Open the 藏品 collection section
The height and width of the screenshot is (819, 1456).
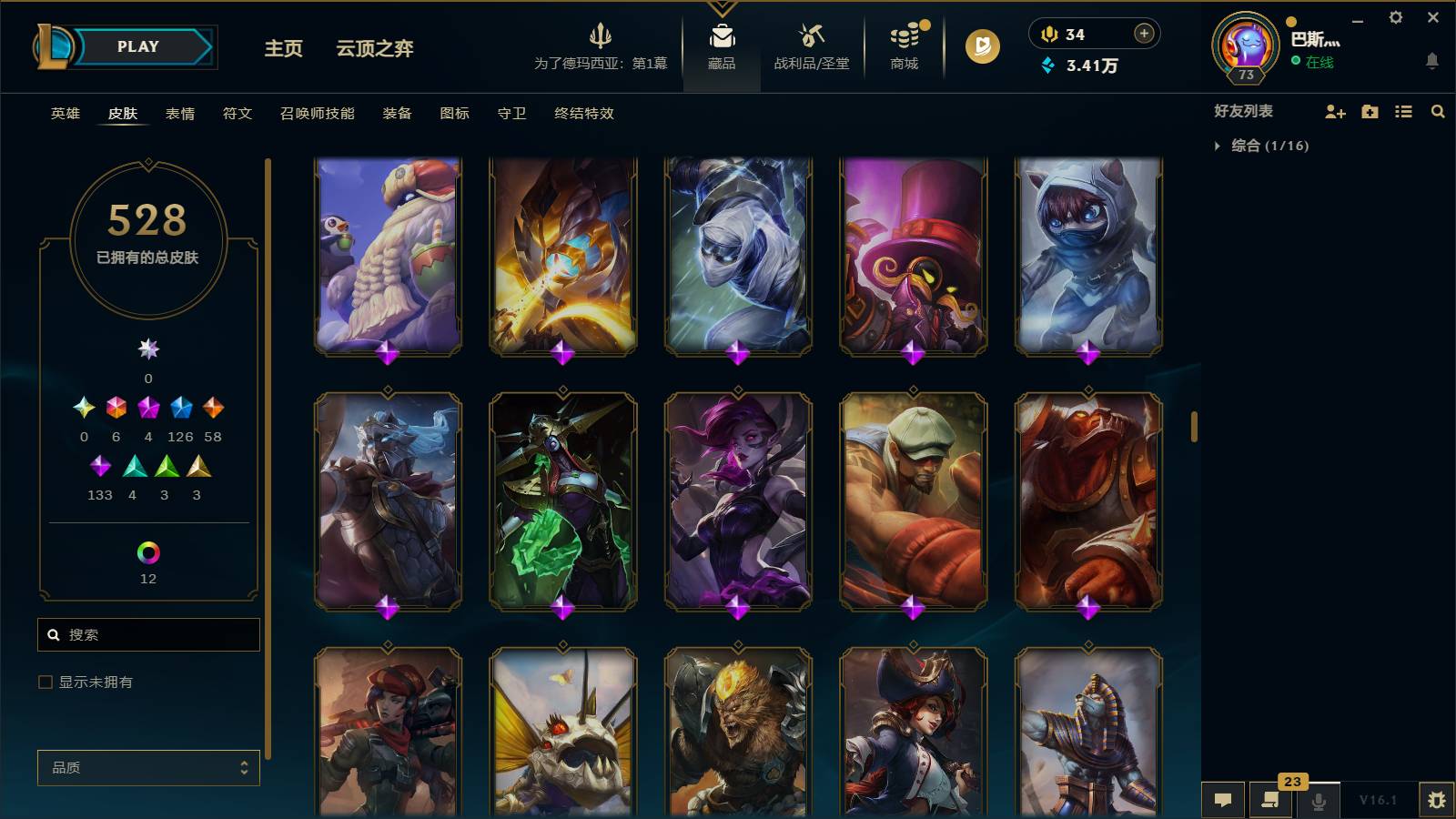[722, 47]
